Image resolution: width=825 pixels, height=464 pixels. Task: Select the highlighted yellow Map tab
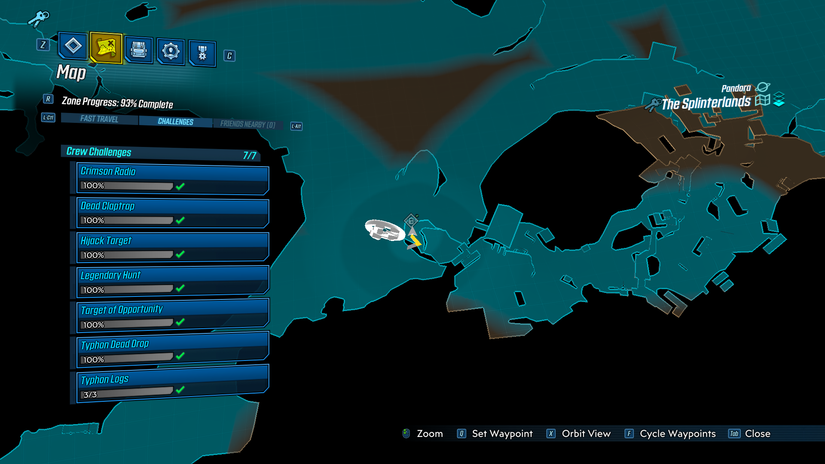click(105, 47)
